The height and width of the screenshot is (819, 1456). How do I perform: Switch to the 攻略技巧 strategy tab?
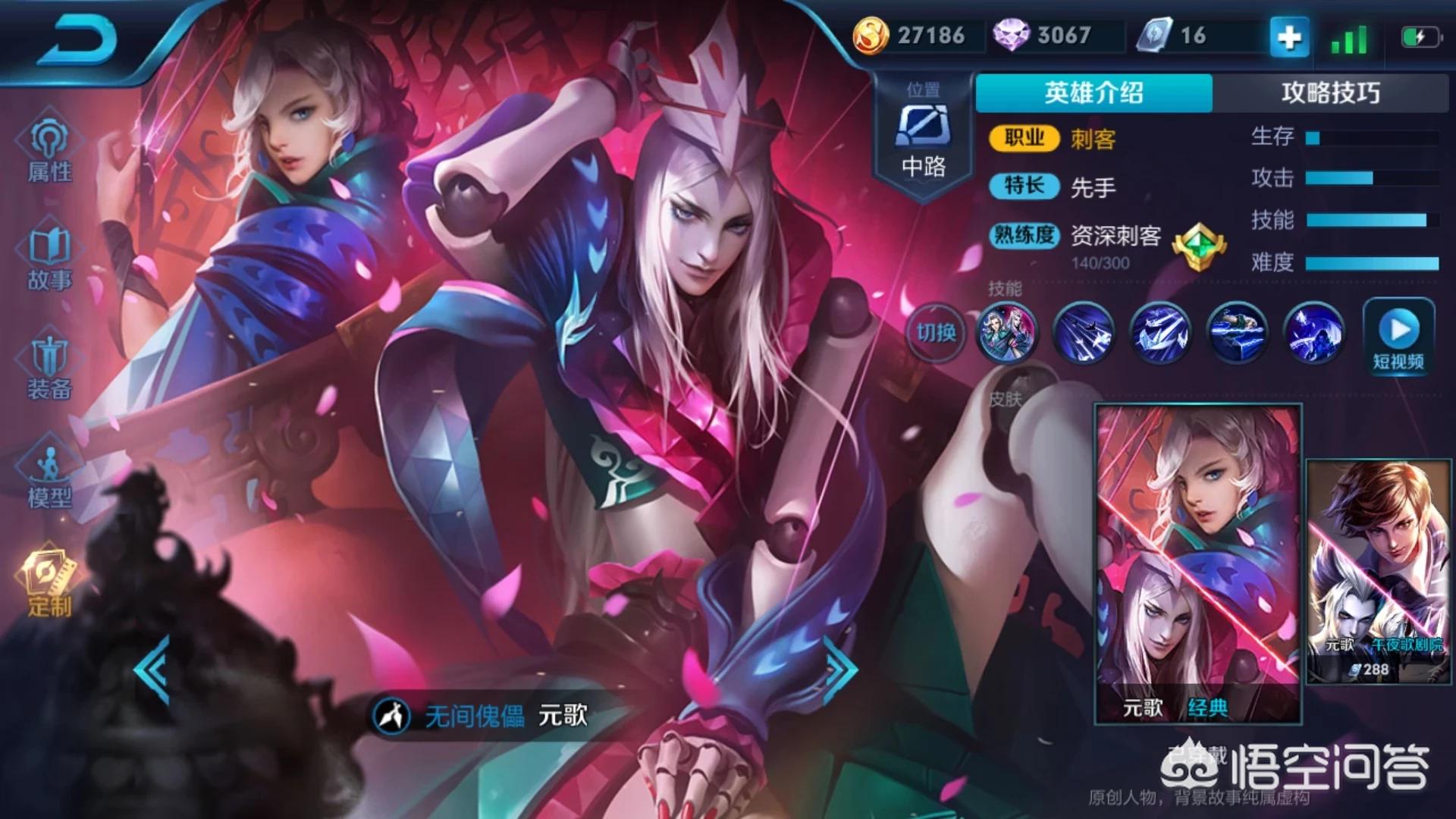[1330, 93]
